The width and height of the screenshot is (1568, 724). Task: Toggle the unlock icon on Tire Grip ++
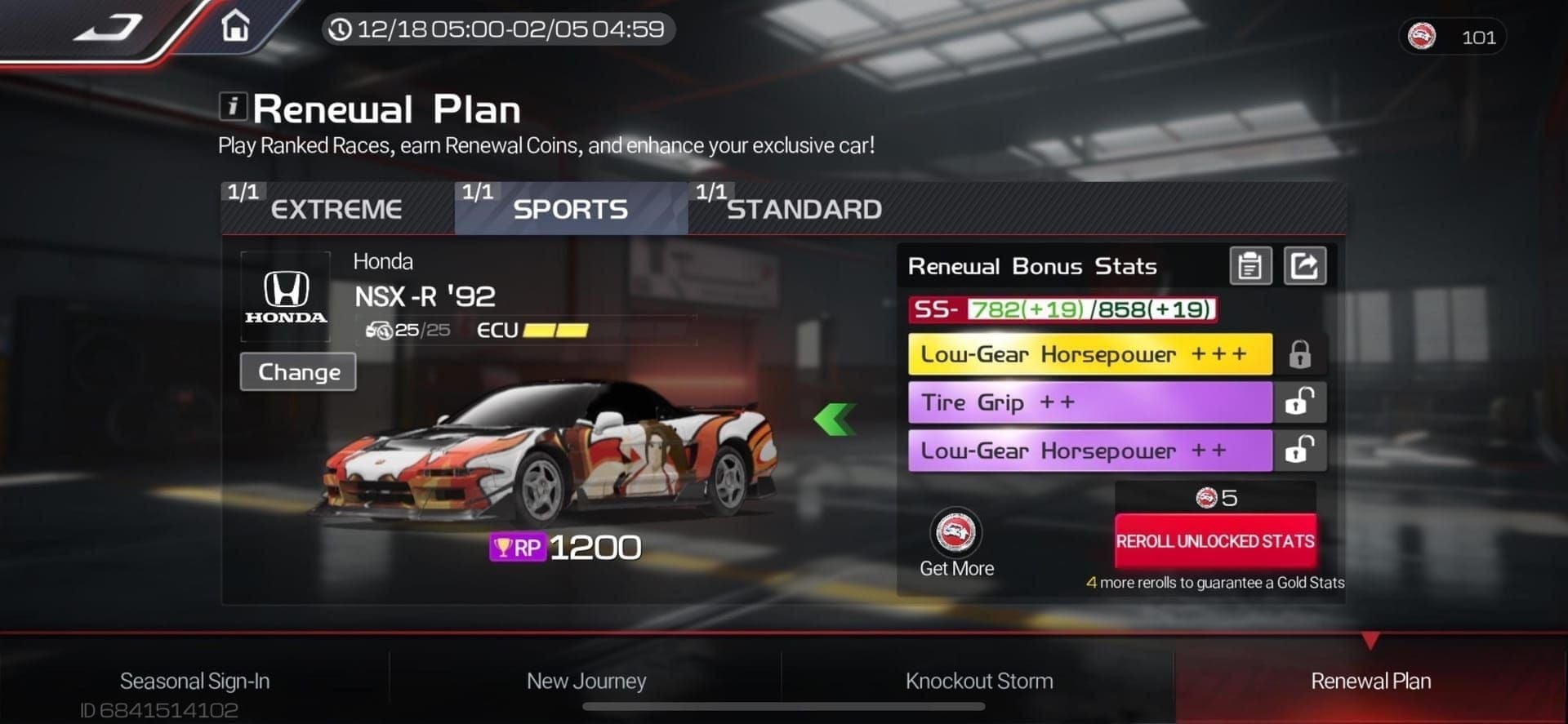[x=1299, y=402]
